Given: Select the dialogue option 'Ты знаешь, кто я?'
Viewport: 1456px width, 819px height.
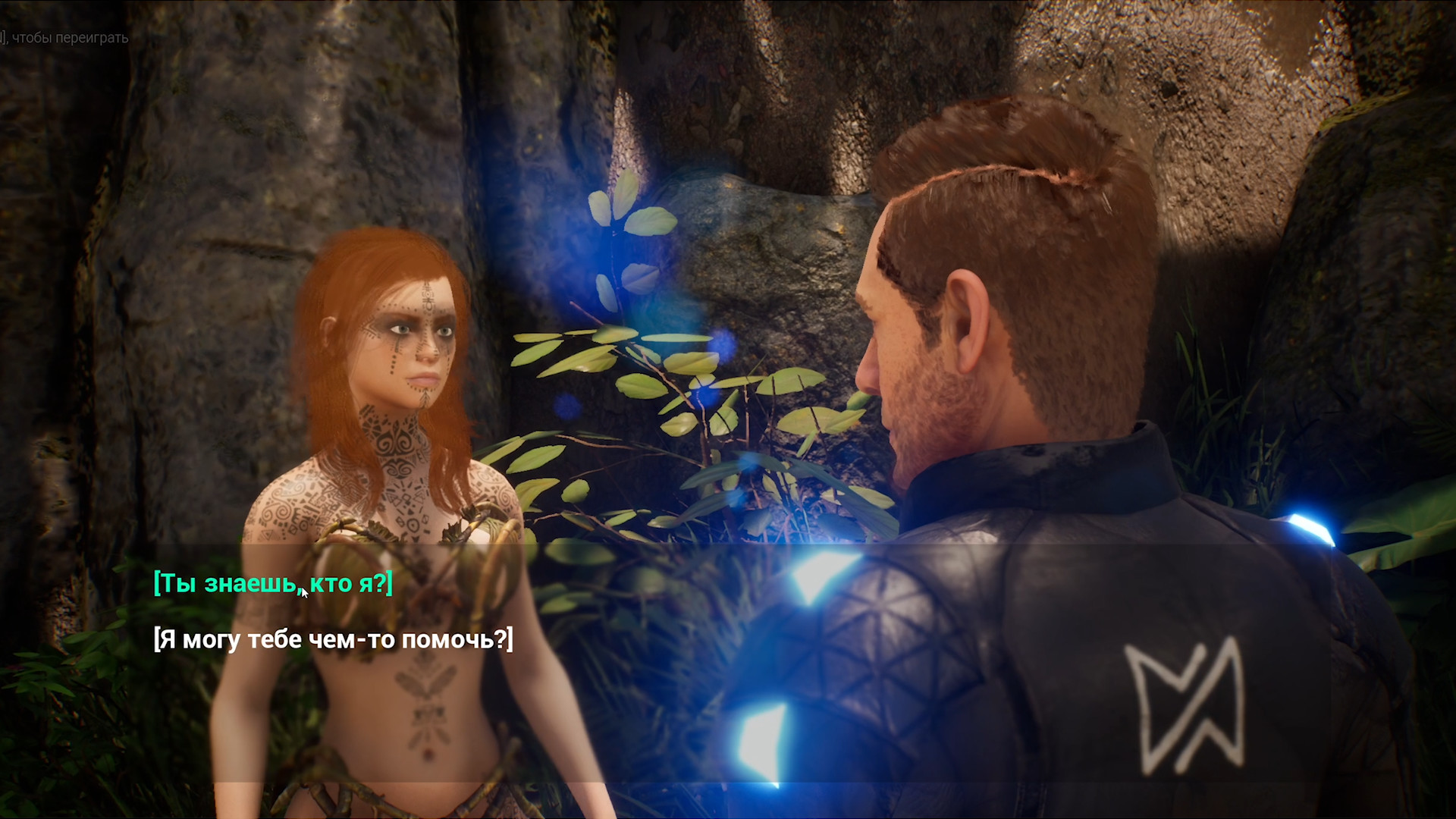Looking at the screenshot, I should click(271, 584).
